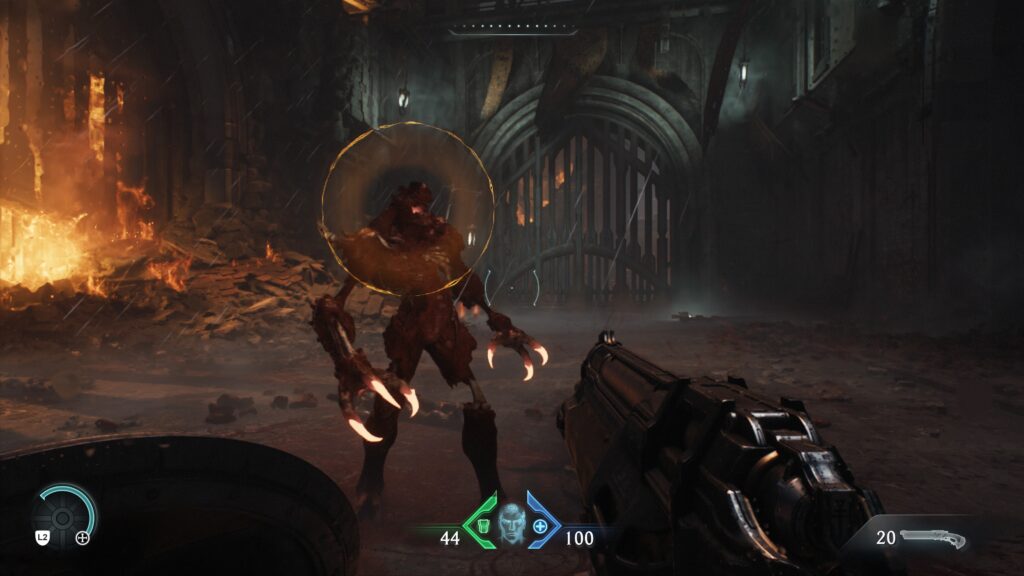The image size is (1024, 576).
Task: Select the shotgun weapon icon
Action: point(932,539)
